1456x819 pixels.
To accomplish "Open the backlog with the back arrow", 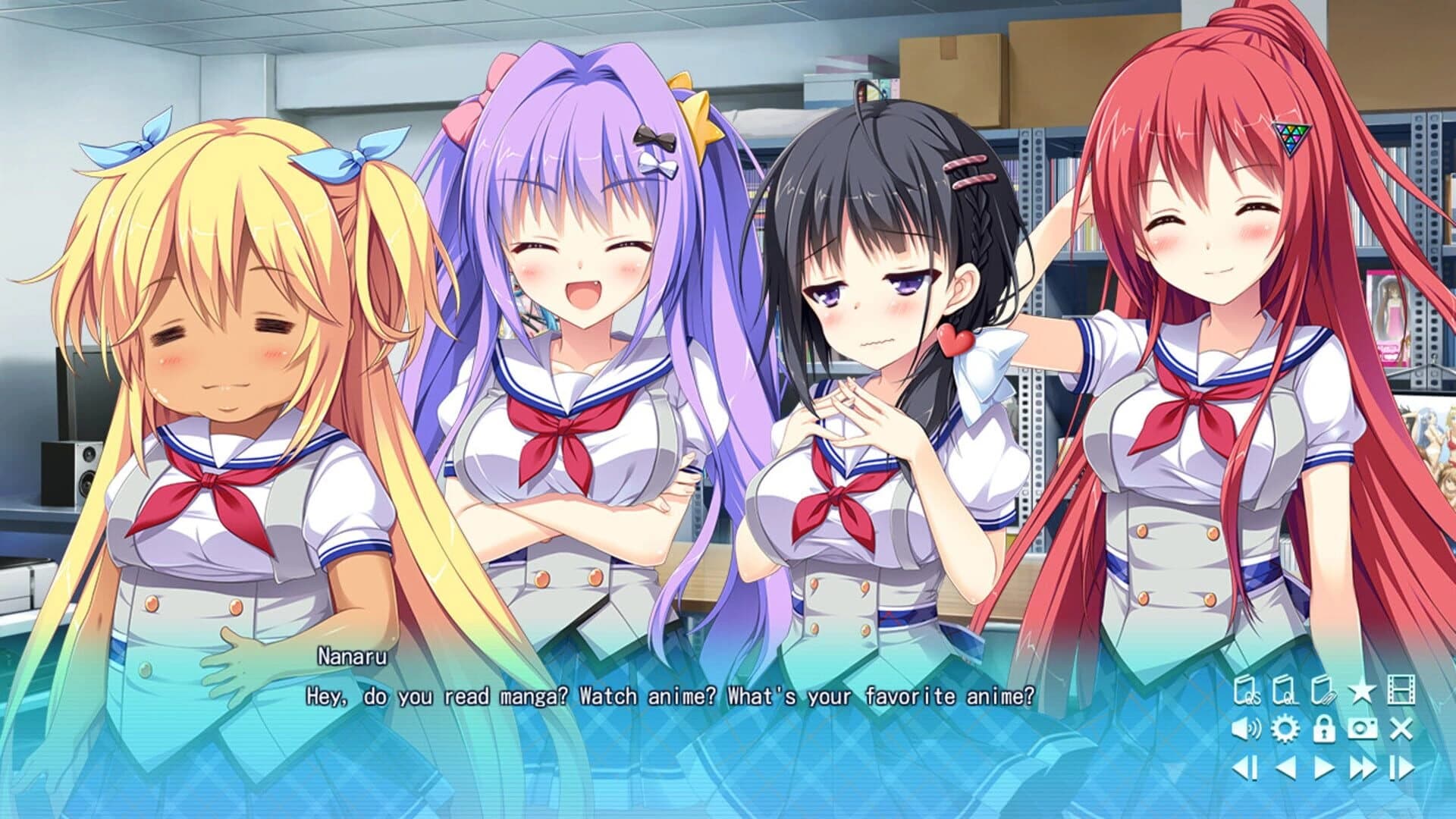I will pos(1287,767).
